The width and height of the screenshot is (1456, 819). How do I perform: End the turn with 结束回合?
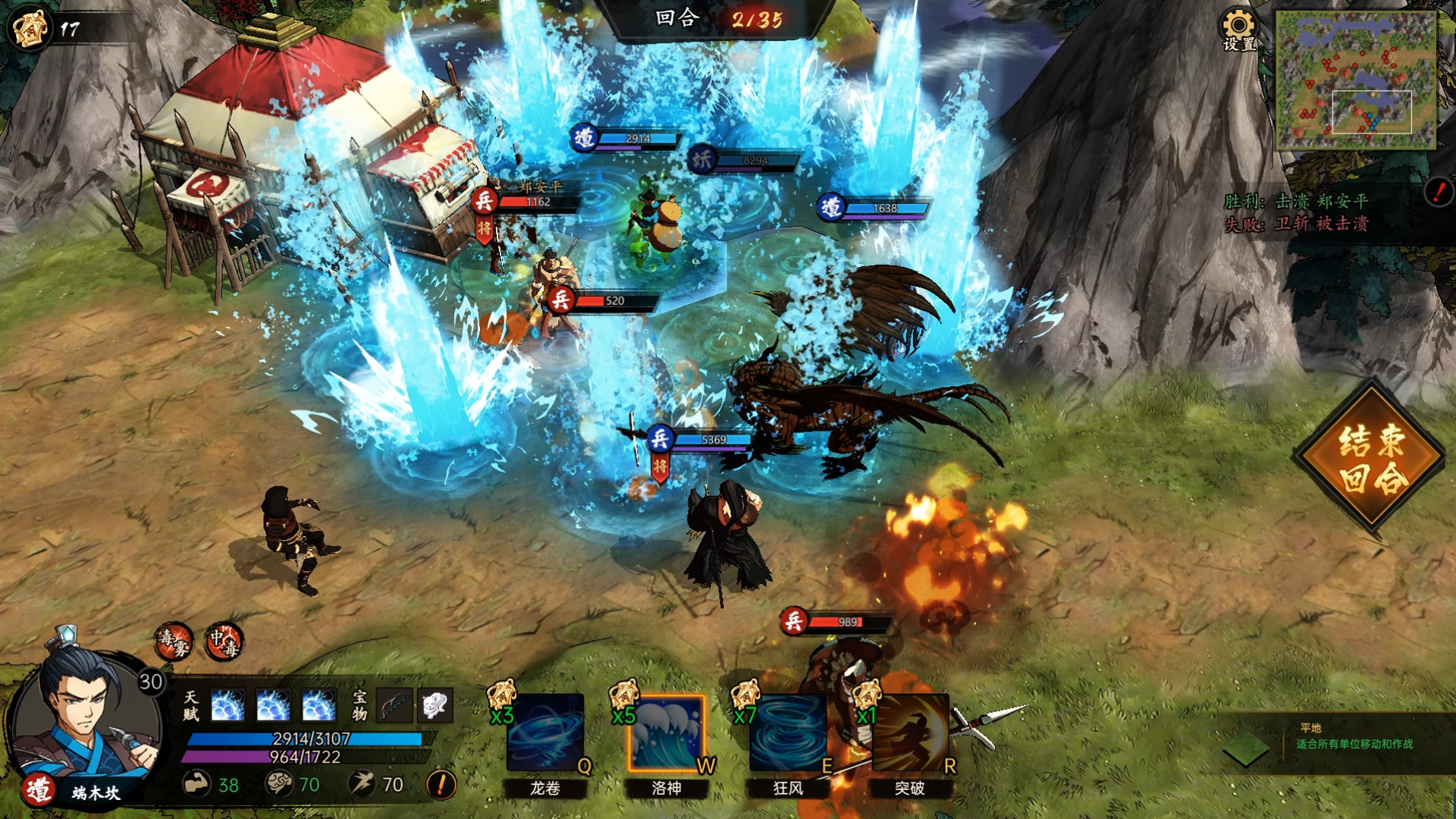click(x=1371, y=459)
